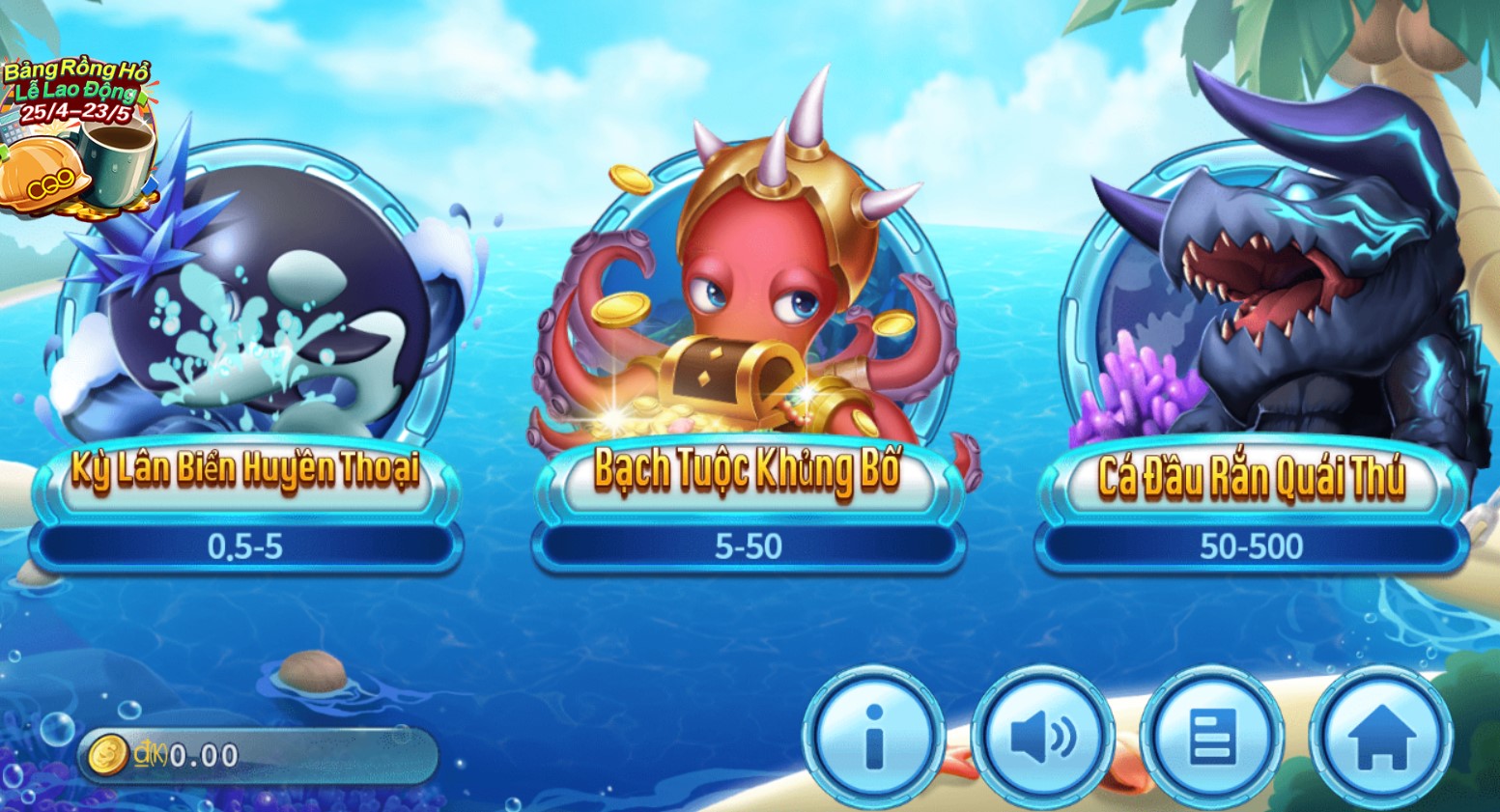
Task: Open the game info panel
Action: (x=876, y=738)
